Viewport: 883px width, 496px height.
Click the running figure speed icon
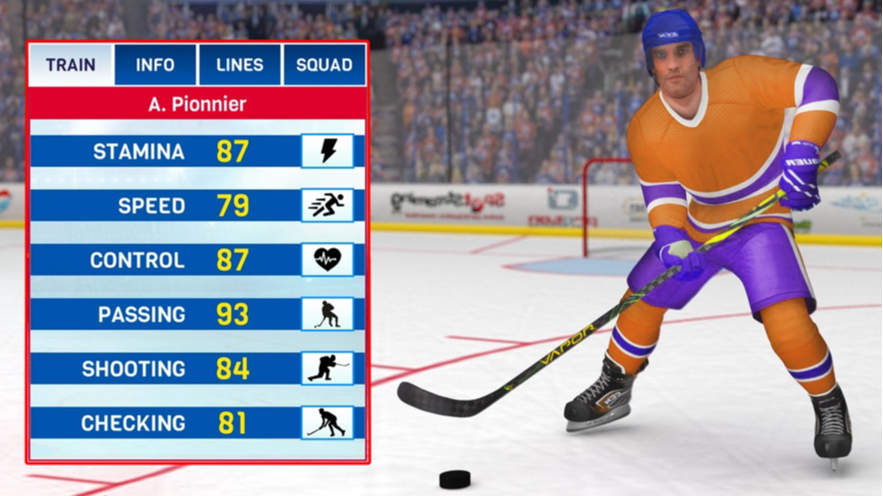(327, 206)
